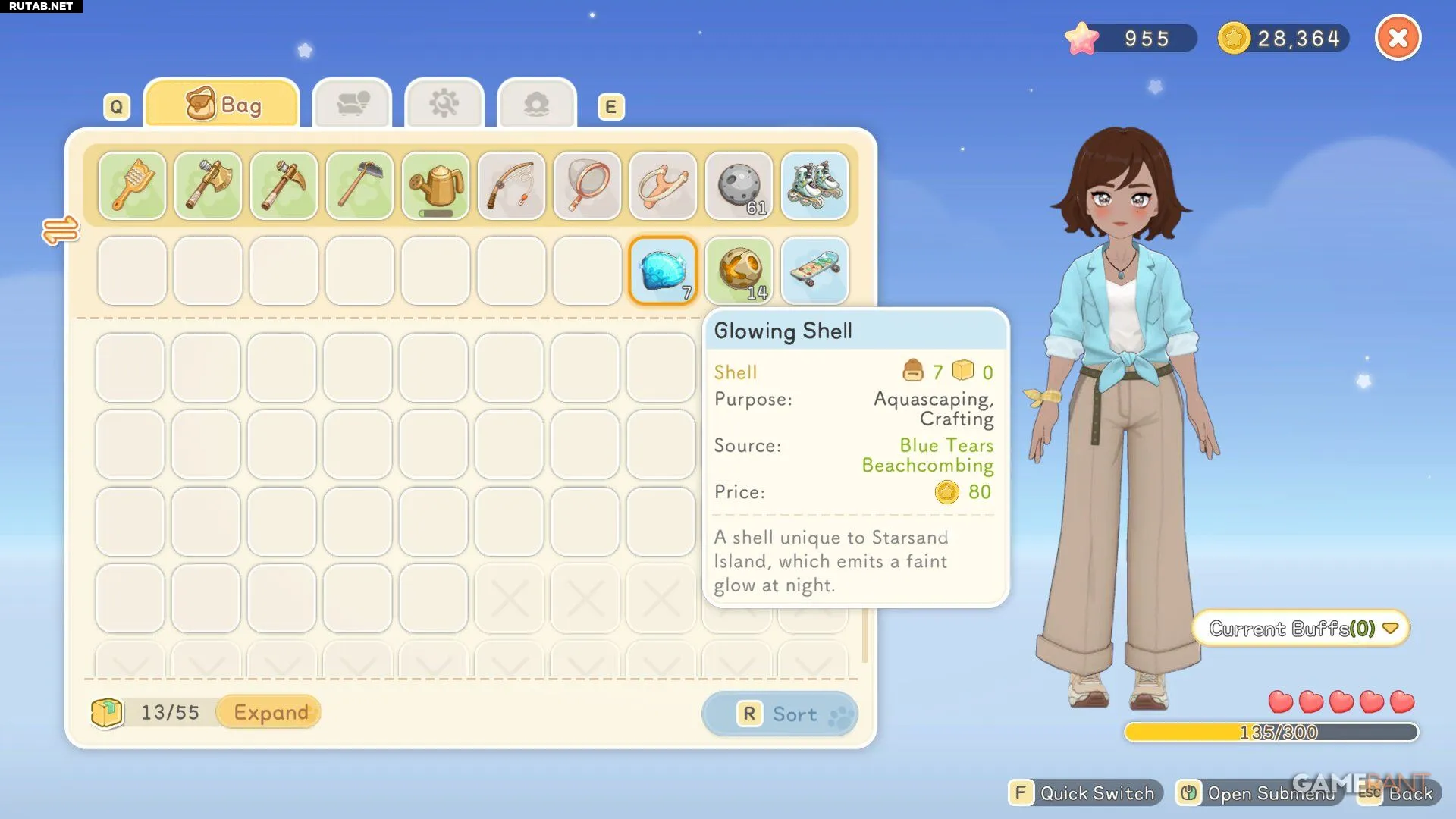The image size is (1456, 819).
Task: Open the Current Buffs dropdown
Action: pos(1301,629)
